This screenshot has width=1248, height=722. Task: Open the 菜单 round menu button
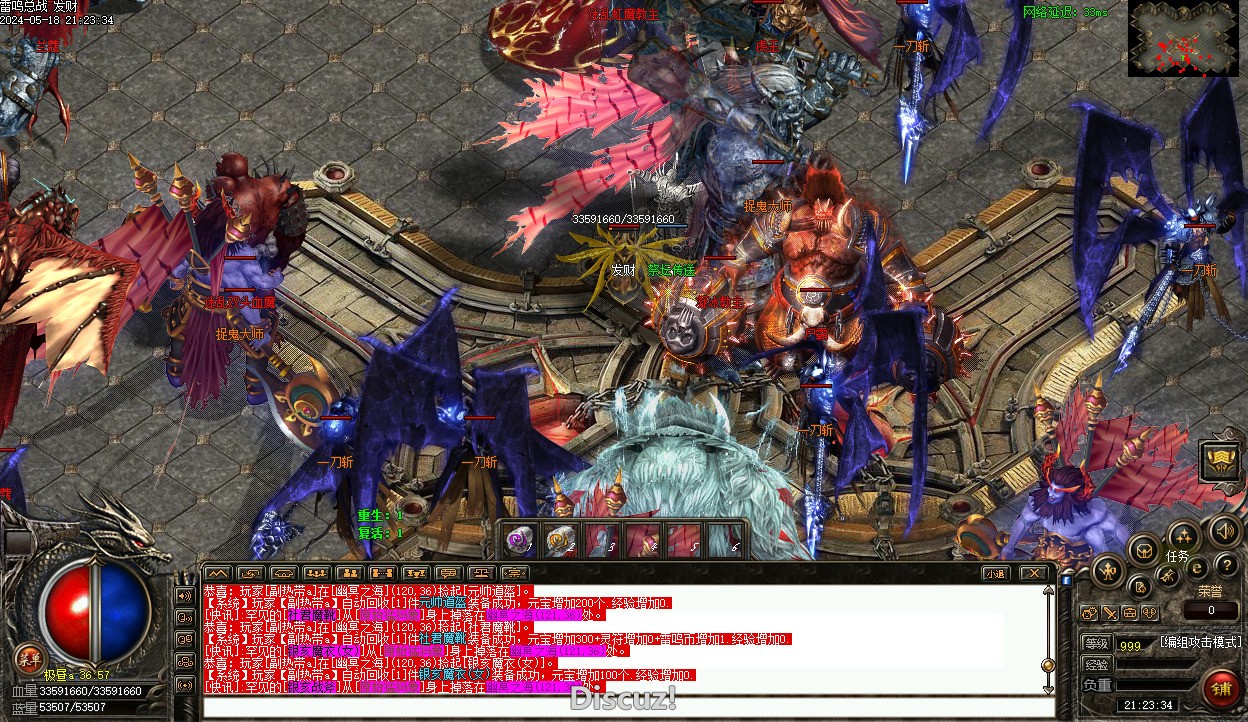coord(28,657)
